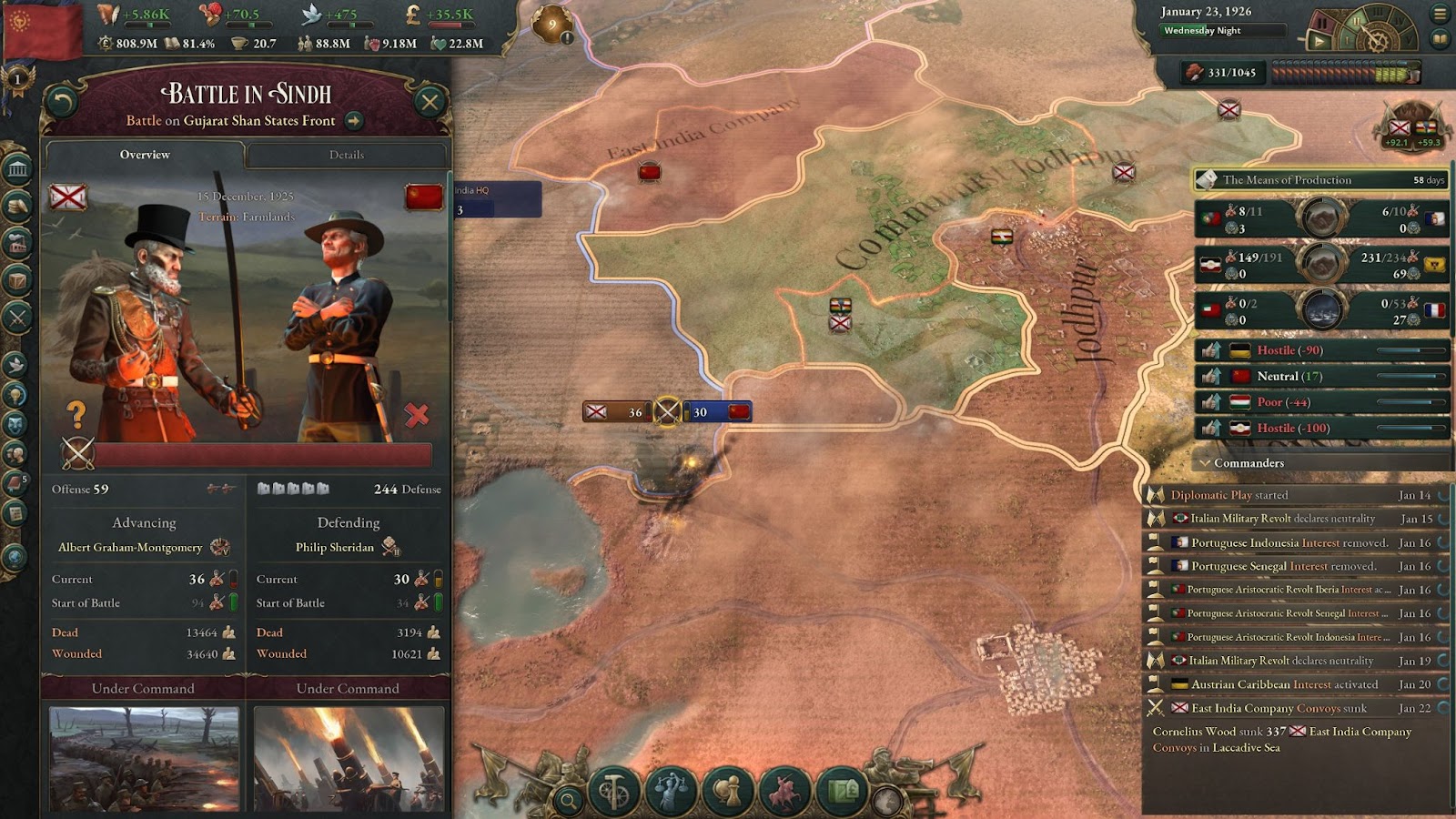Open the Hostile (-100) relations entry

[1293, 428]
